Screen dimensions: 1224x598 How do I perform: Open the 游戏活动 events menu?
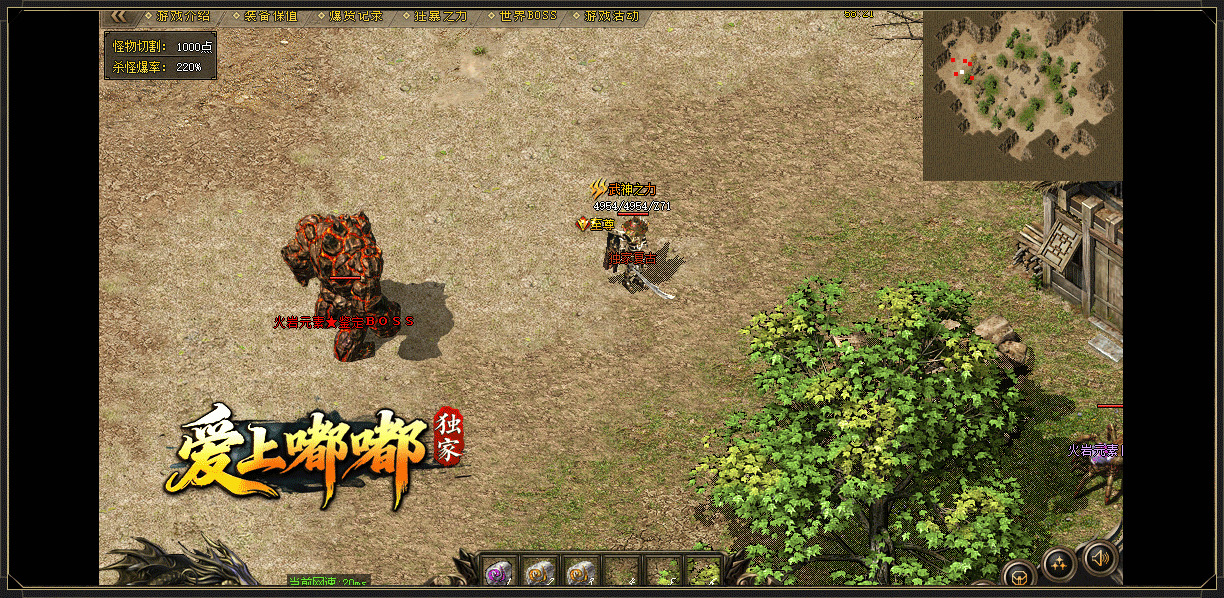coord(611,16)
